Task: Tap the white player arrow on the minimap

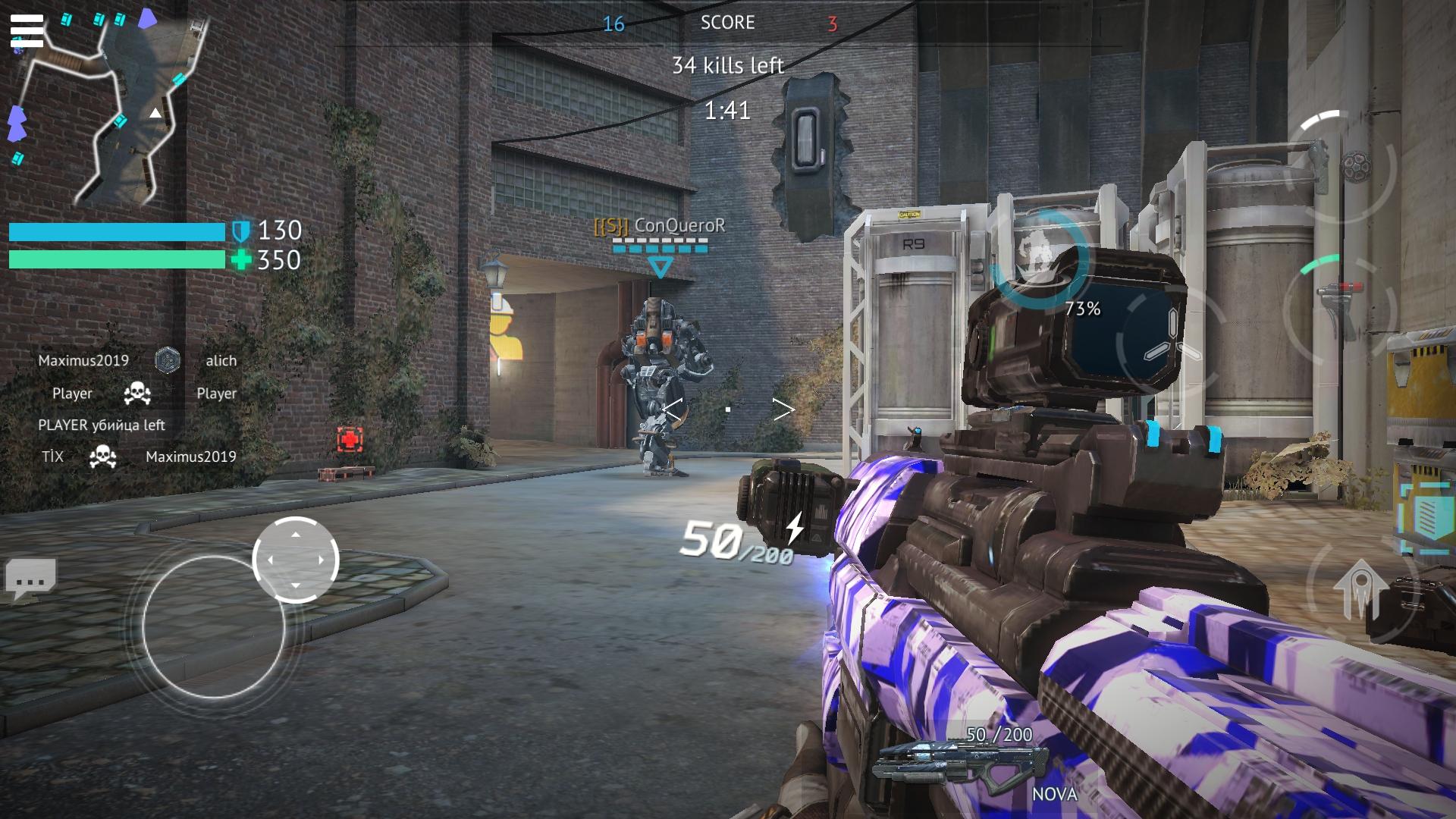Action: (155, 111)
